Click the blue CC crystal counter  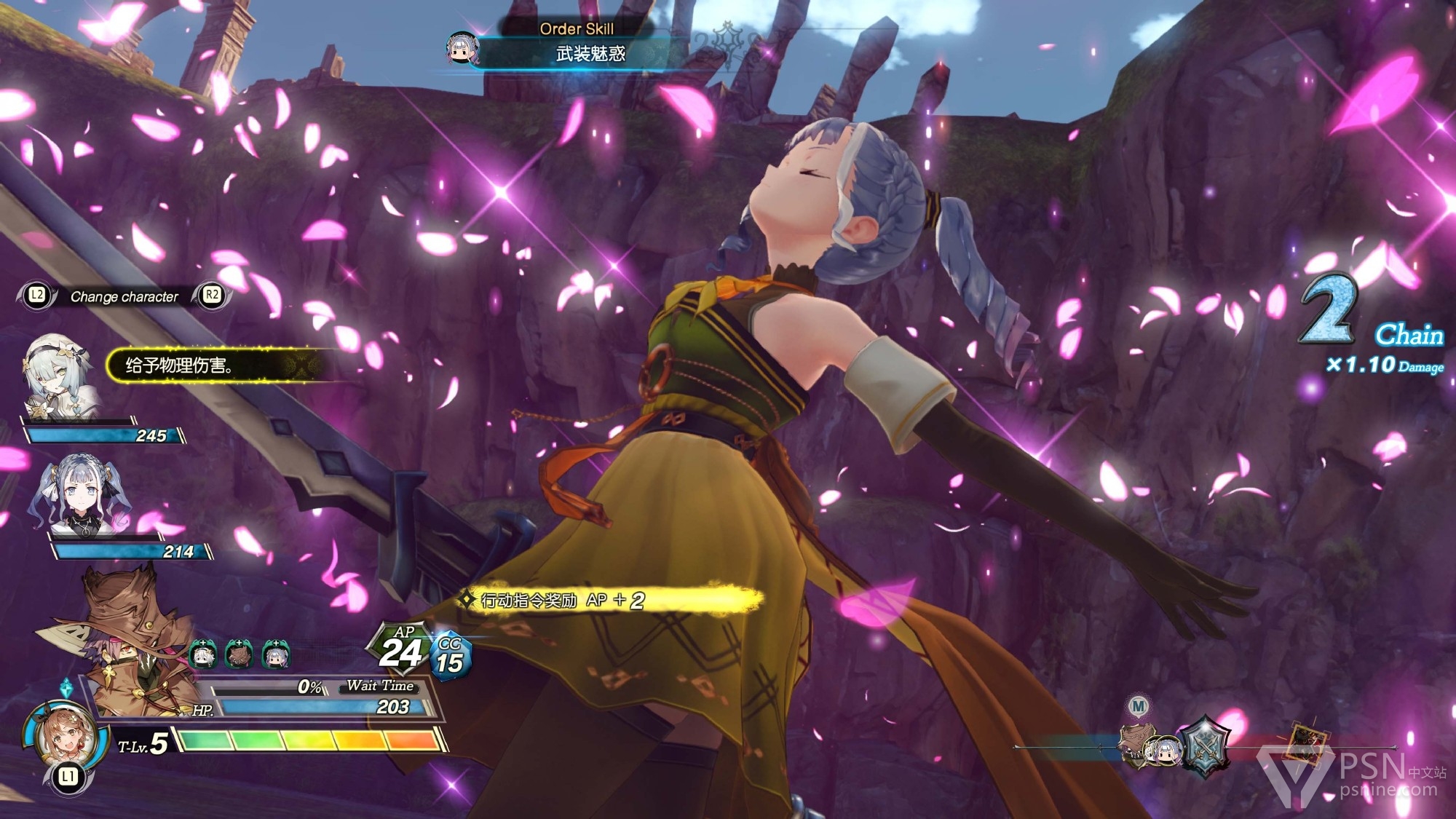click(450, 655)
